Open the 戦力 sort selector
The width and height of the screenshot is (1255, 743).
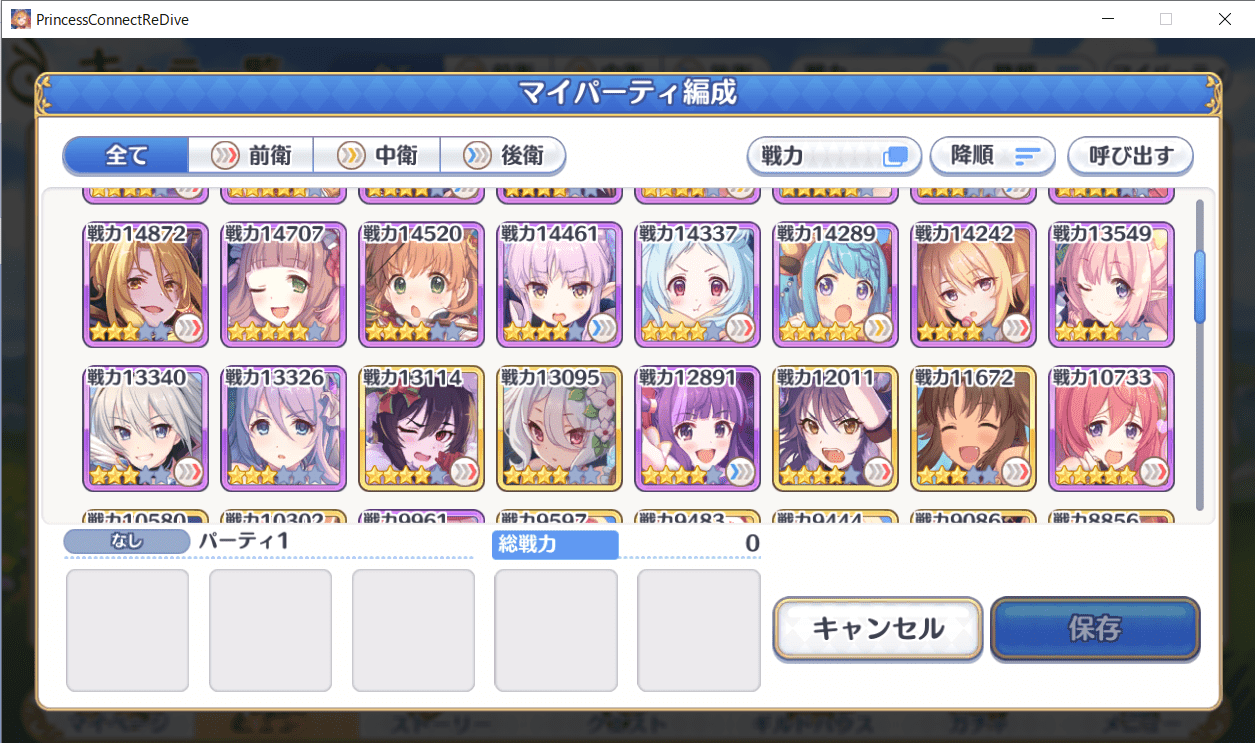click(x=834, y=156)
